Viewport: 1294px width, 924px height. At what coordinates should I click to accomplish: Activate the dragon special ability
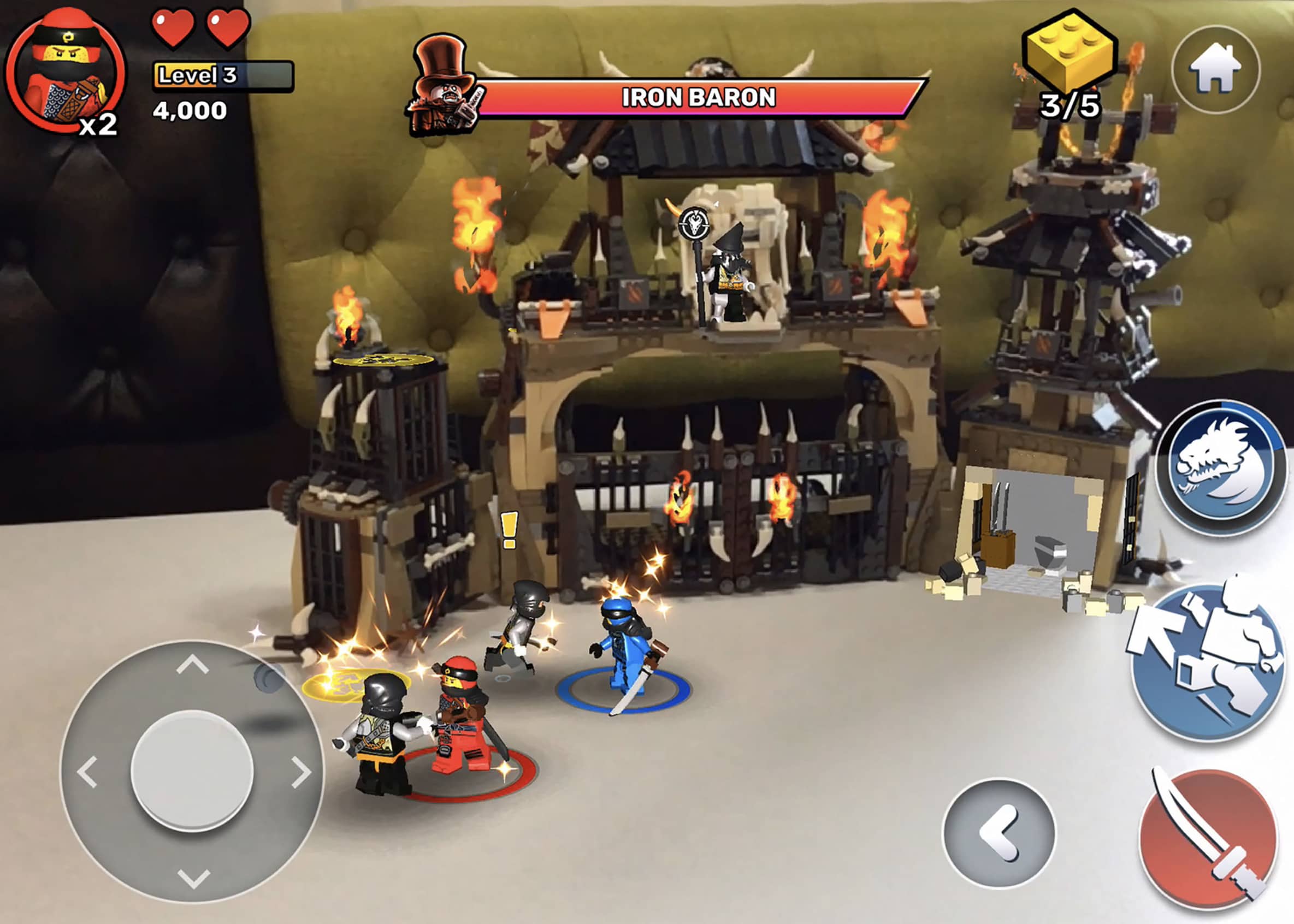tap(1221, 467)
